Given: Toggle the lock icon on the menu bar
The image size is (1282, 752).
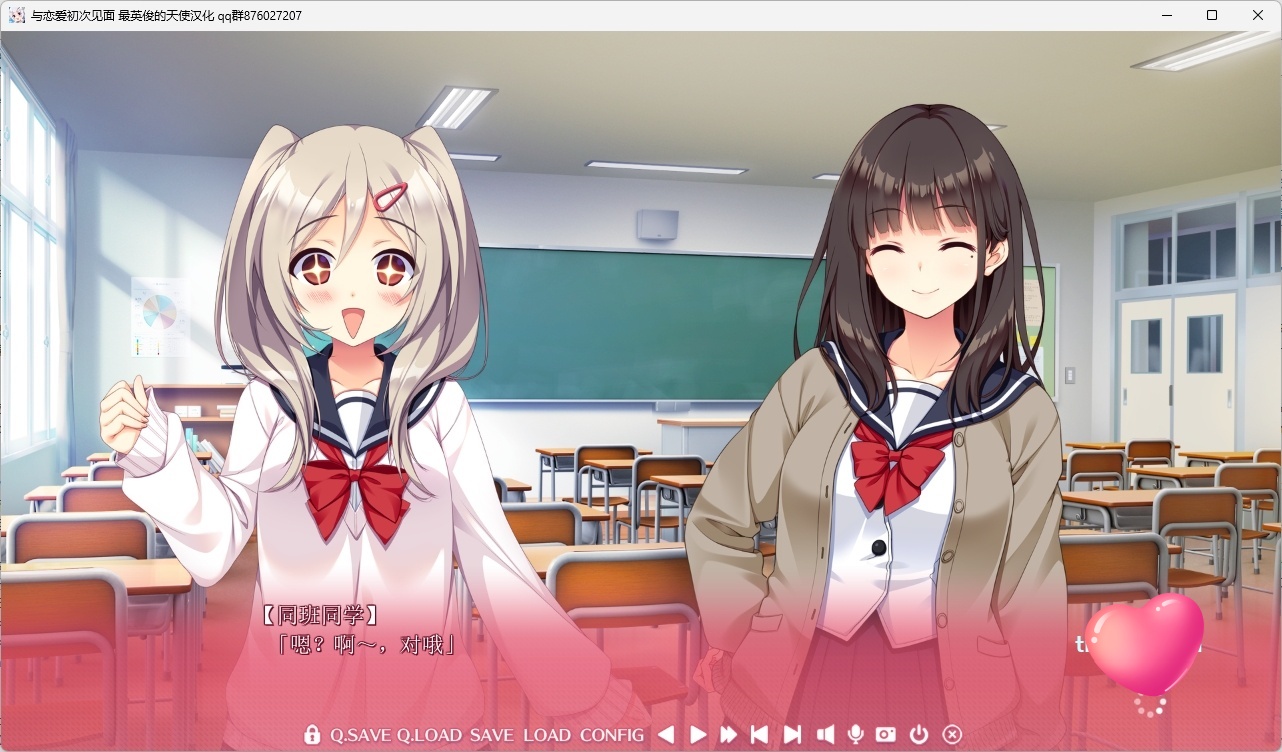Looking at the screenshot, I should pos(310,735).
